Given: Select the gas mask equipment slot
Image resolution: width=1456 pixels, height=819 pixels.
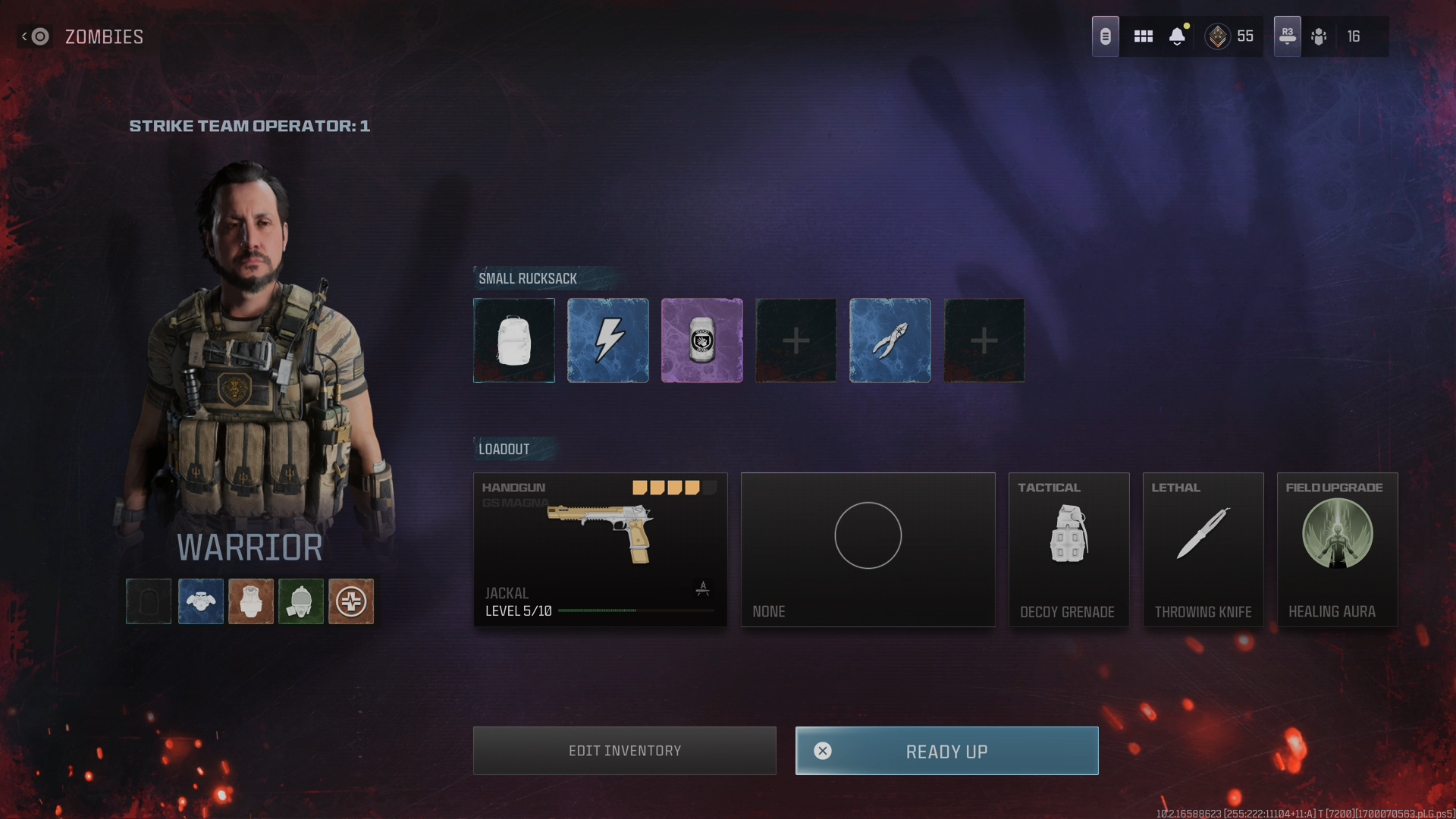Looking at the screenshot, I should [301, 601].
